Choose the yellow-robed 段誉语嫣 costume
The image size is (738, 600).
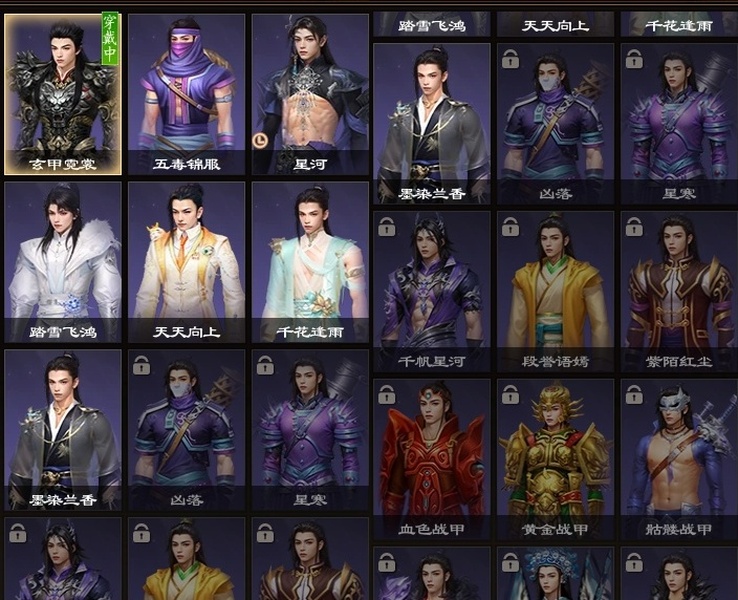click(555, 291)
